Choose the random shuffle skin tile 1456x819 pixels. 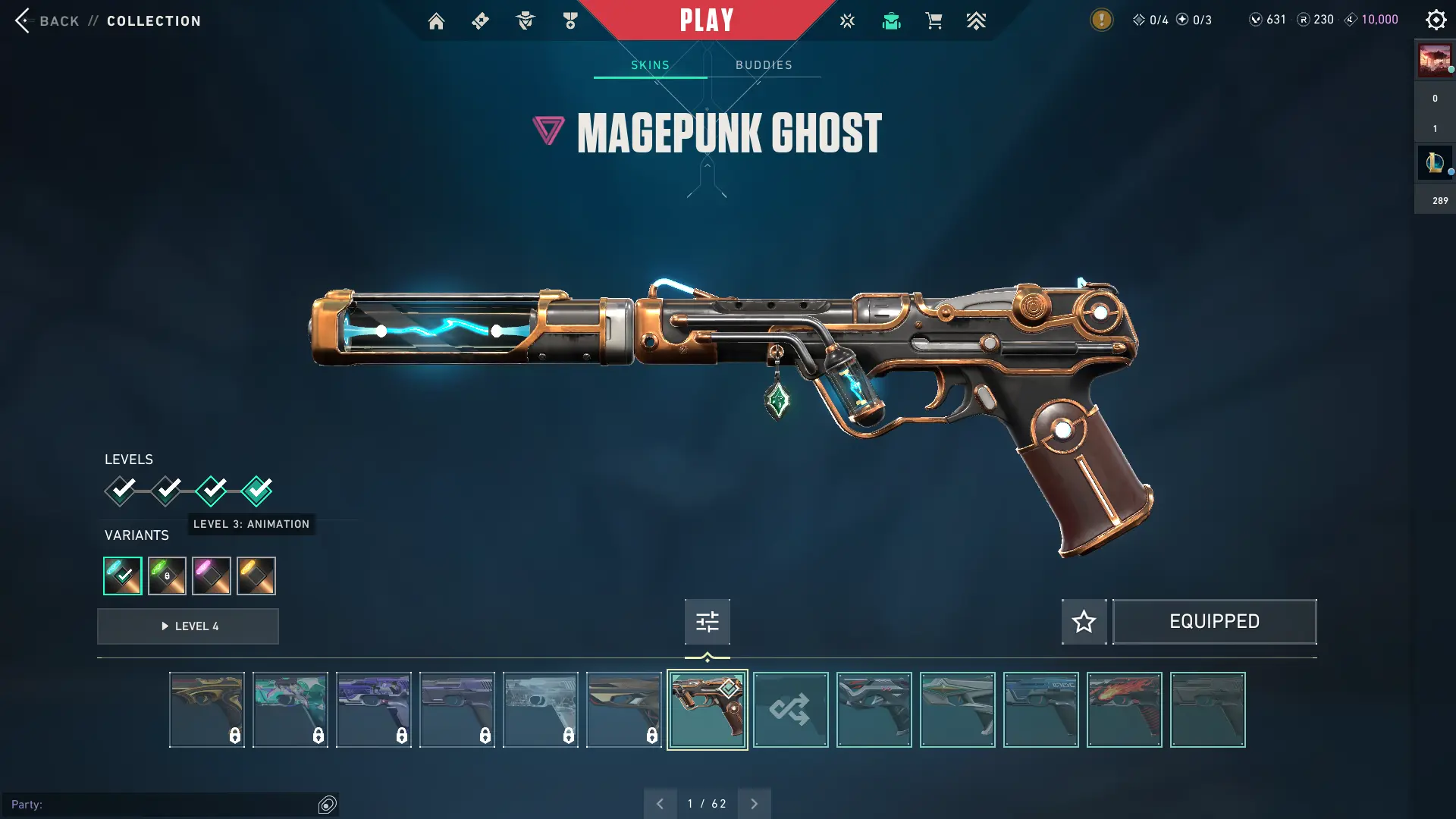[790, 710]
